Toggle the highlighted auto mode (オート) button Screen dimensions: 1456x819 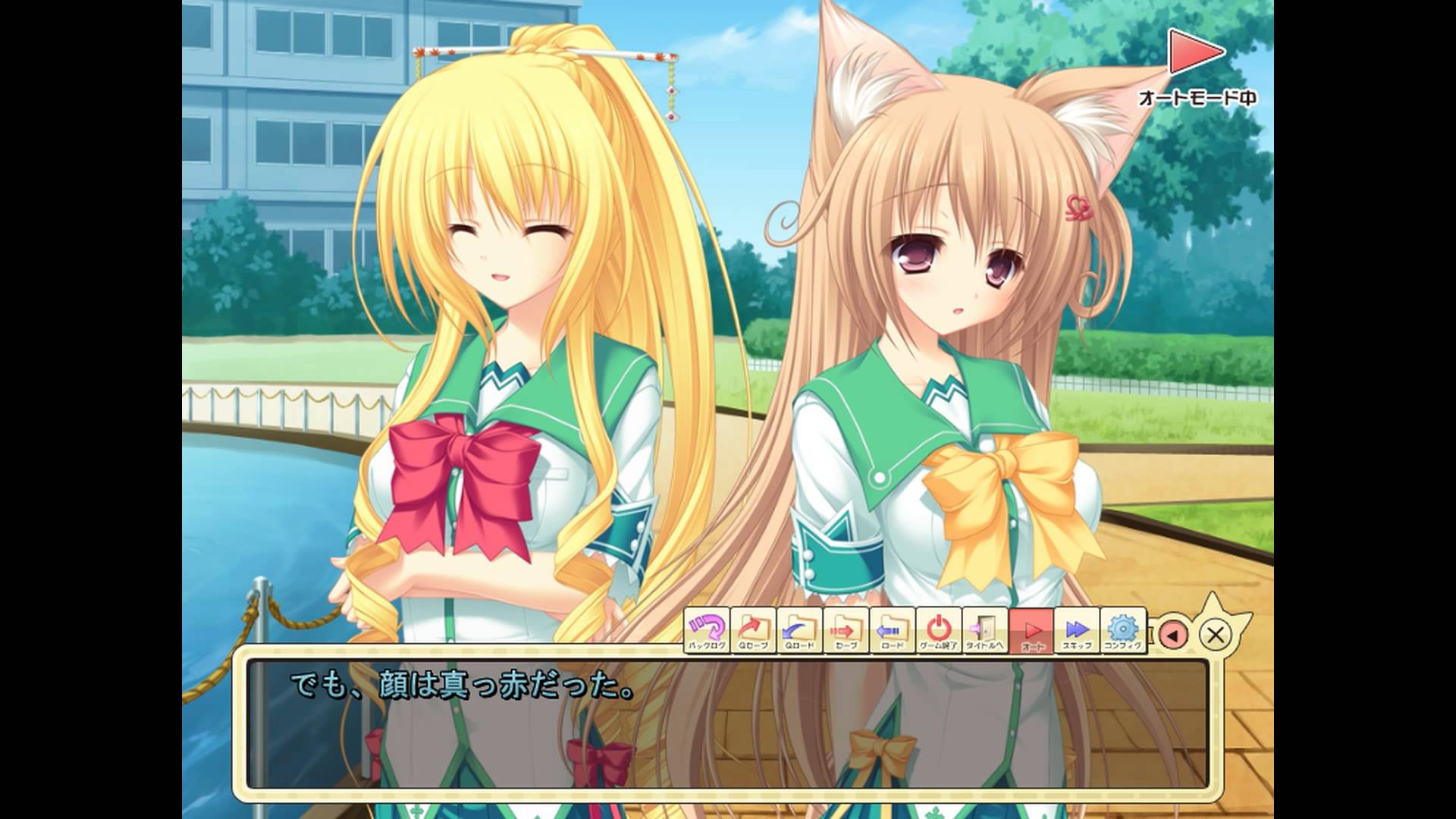1031,631
